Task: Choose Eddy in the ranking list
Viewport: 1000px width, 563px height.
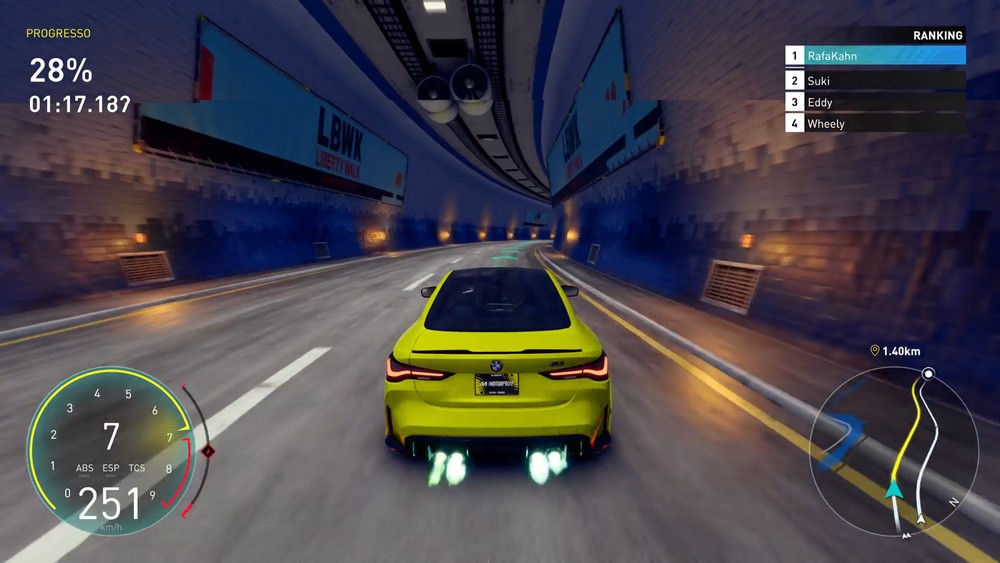Action: (x=875, y=102)
